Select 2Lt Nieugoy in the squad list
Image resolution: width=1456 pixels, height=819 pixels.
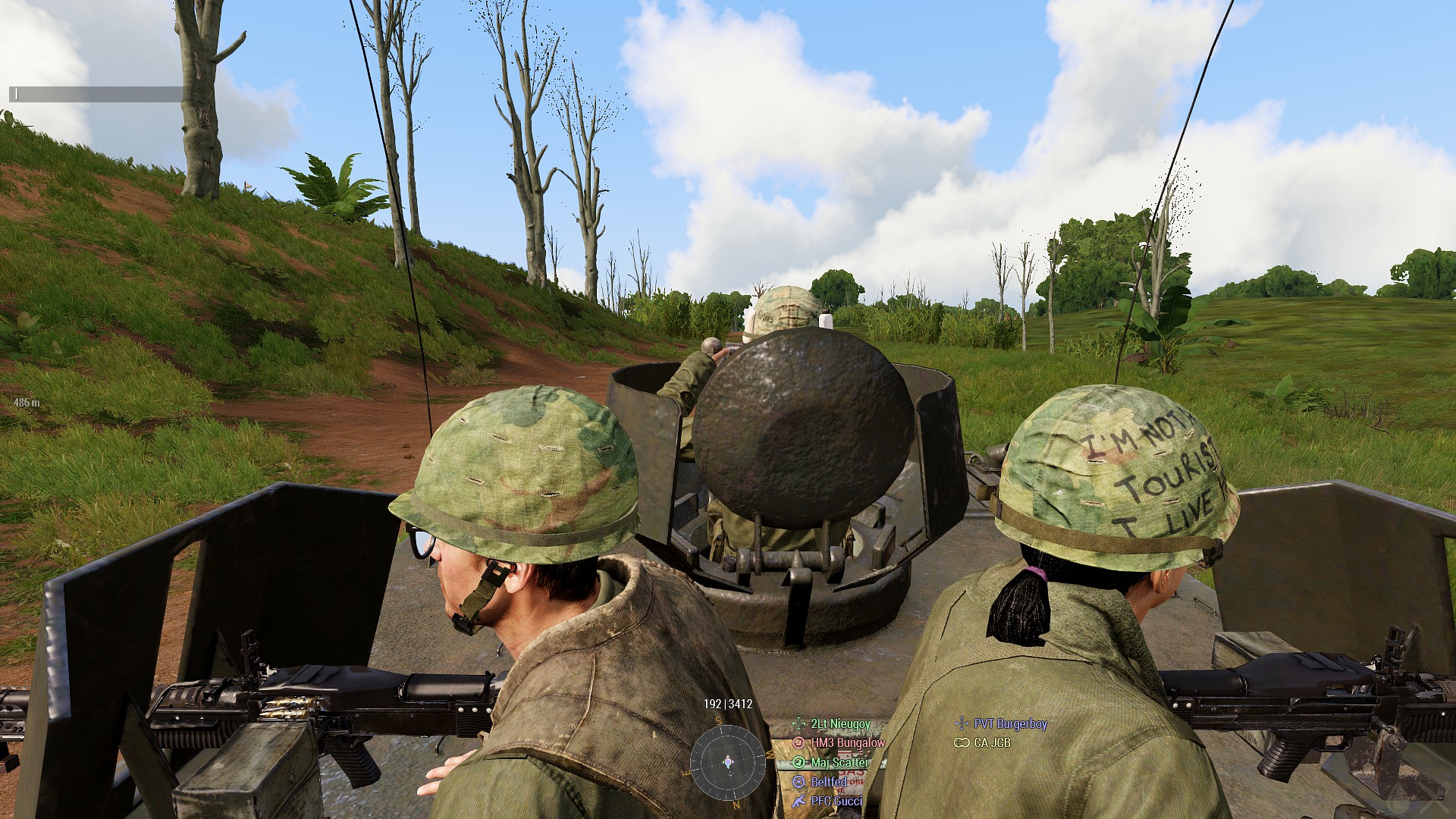click(x=840, y=724)
